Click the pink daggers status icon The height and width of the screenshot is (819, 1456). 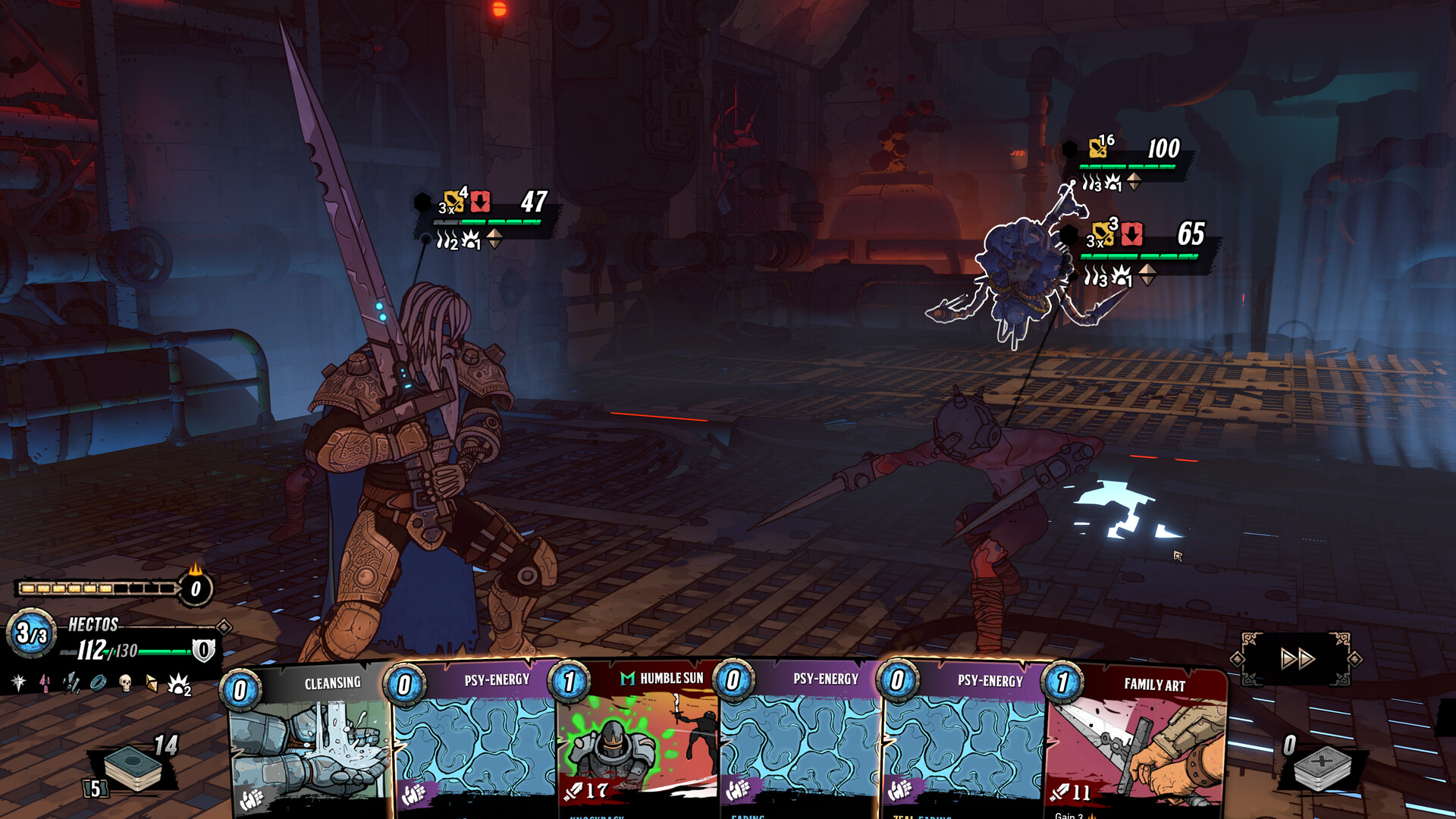tap(45, 682)
